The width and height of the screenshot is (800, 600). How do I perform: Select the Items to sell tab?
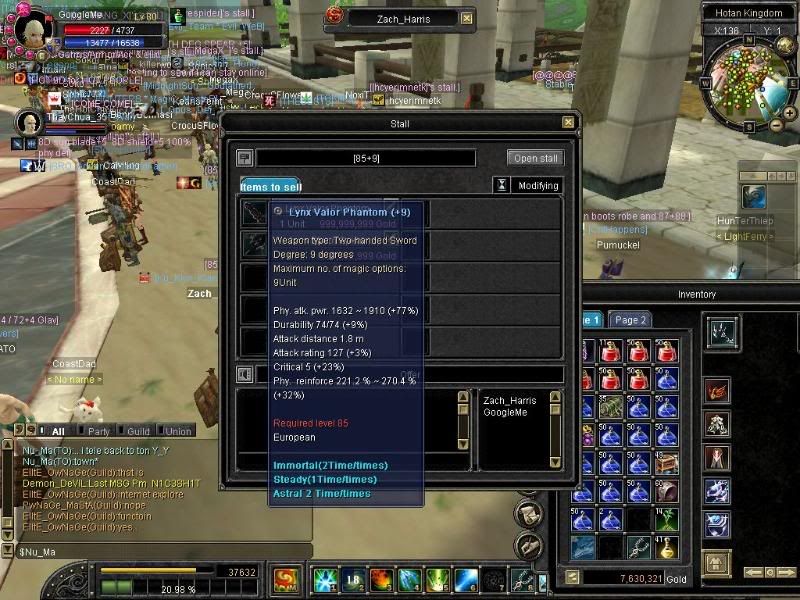(270, 186)
